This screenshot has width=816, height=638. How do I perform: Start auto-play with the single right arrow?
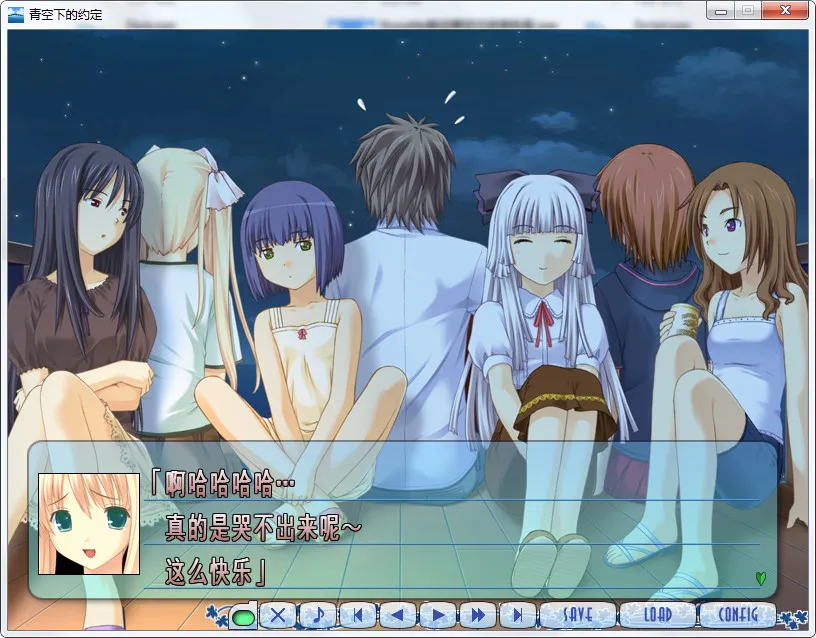click(438, 615)
